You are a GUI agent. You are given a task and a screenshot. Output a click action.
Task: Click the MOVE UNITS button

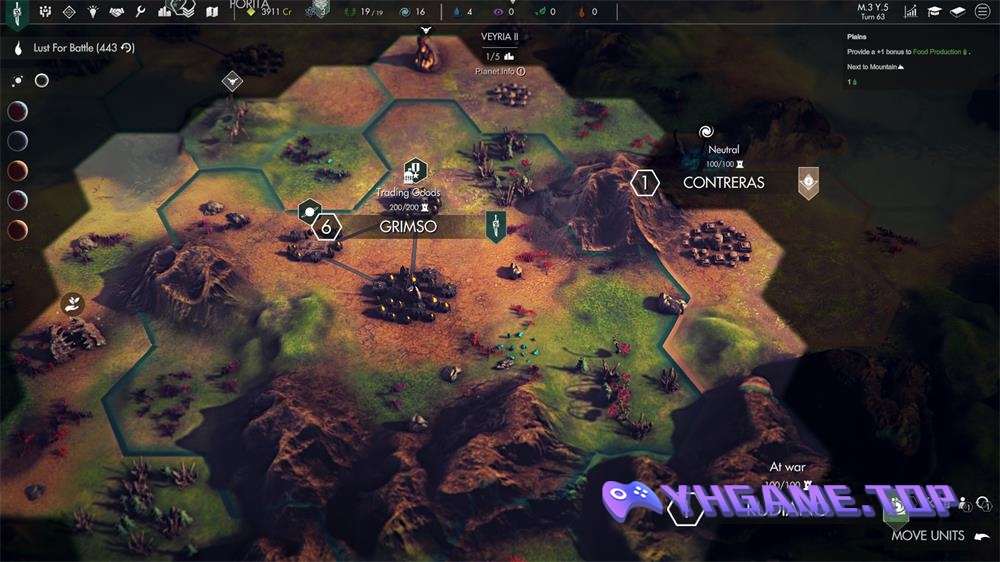tap(928, 535)
